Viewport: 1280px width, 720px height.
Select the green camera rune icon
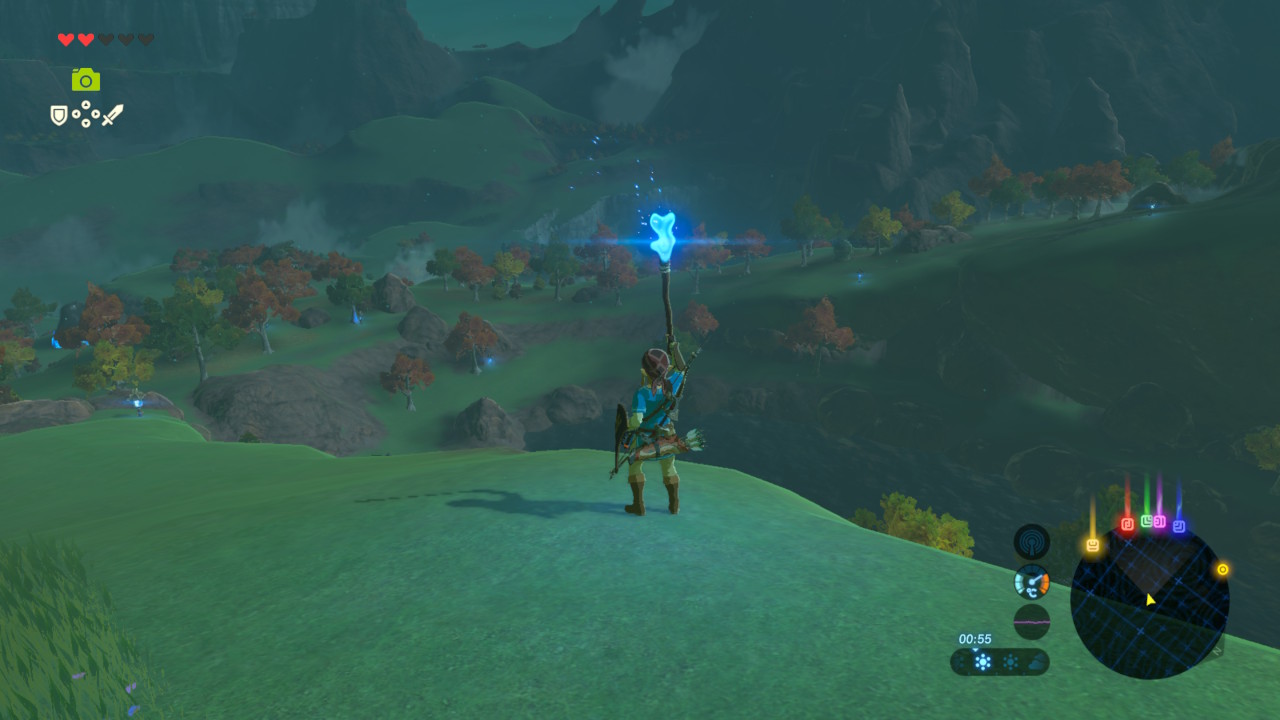[86, 80]
